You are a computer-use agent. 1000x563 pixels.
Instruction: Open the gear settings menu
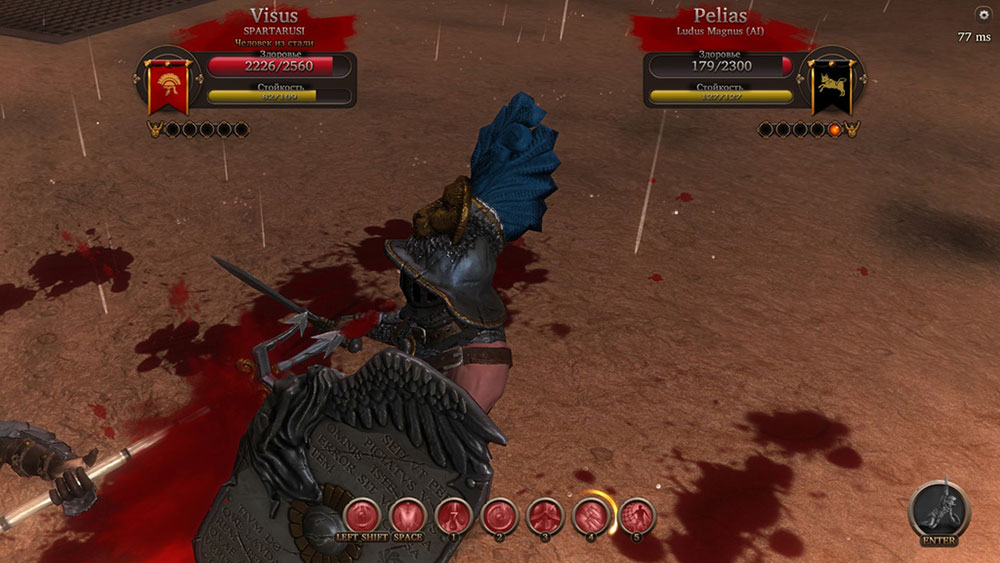[982, 14]
